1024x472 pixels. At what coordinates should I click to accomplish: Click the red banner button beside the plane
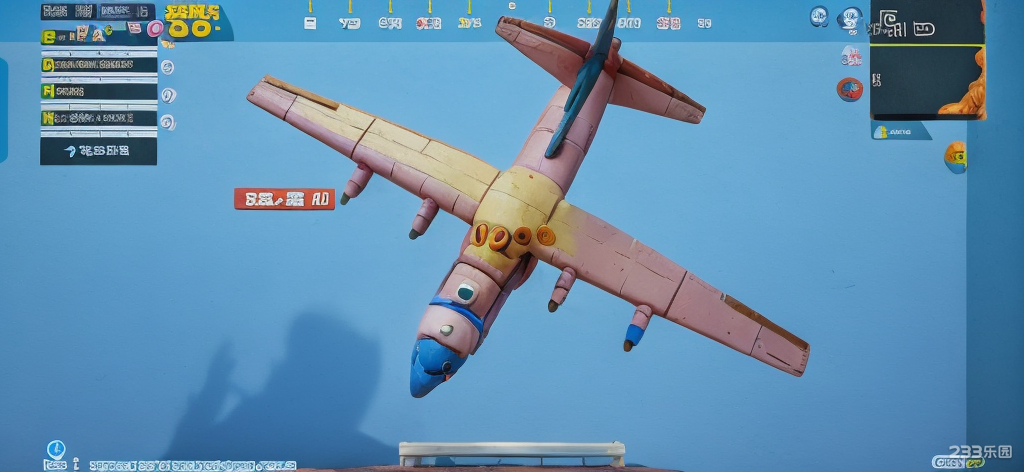pyautogui.click(x=284, y=199)
